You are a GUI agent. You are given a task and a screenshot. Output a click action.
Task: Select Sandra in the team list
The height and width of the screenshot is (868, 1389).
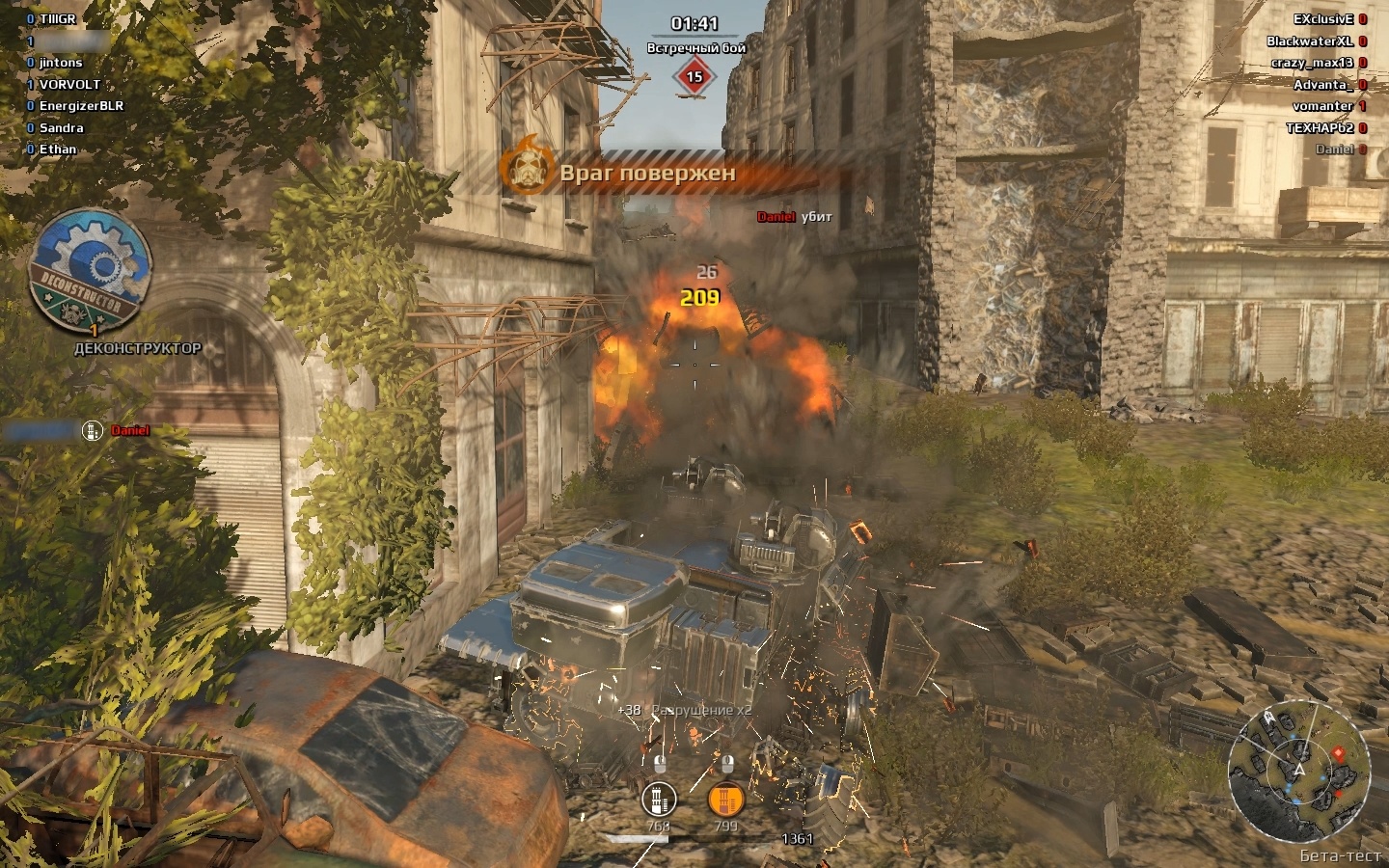(61, 128)
